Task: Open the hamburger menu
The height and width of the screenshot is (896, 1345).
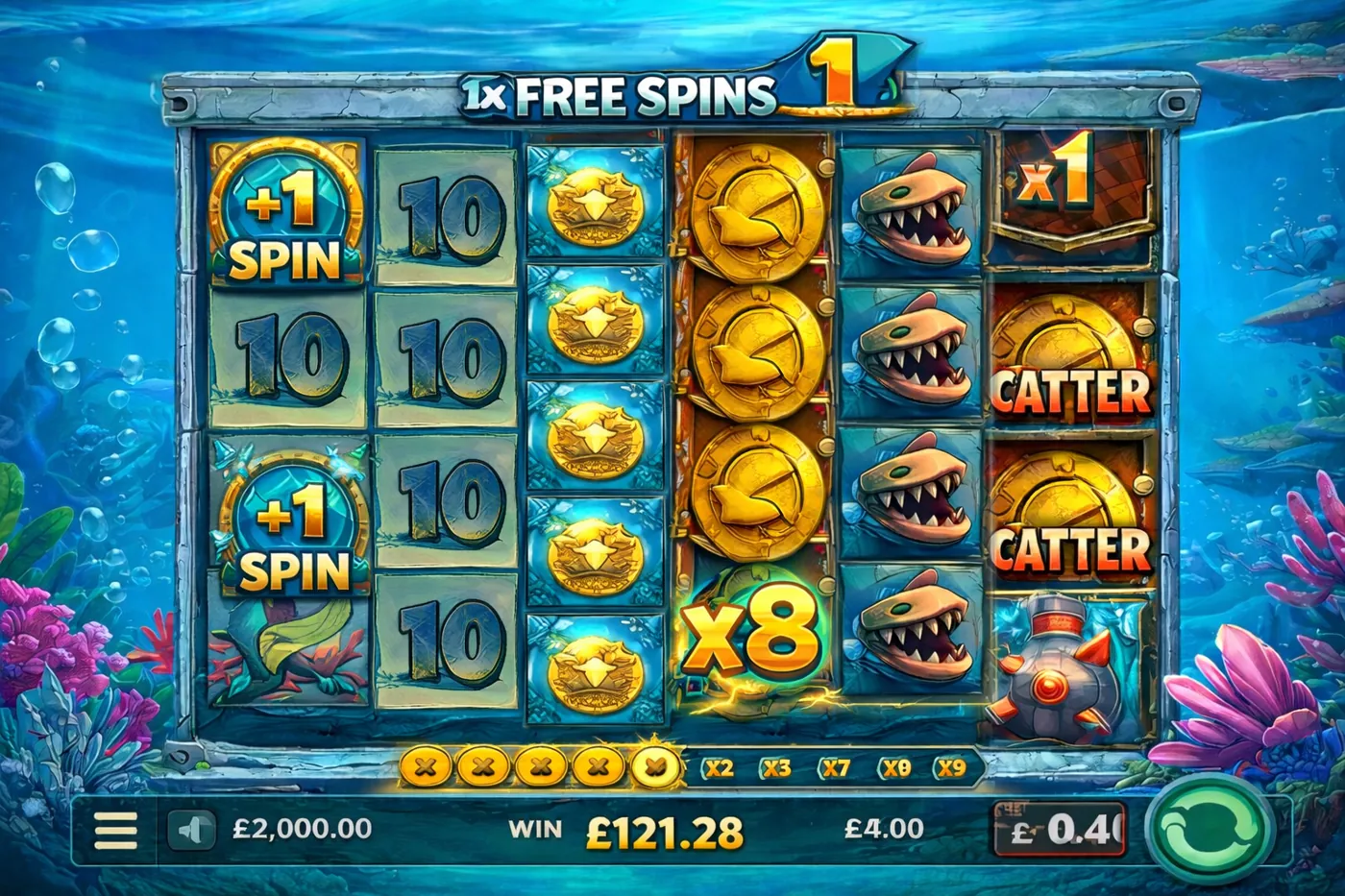Action: tap(115, 830)
